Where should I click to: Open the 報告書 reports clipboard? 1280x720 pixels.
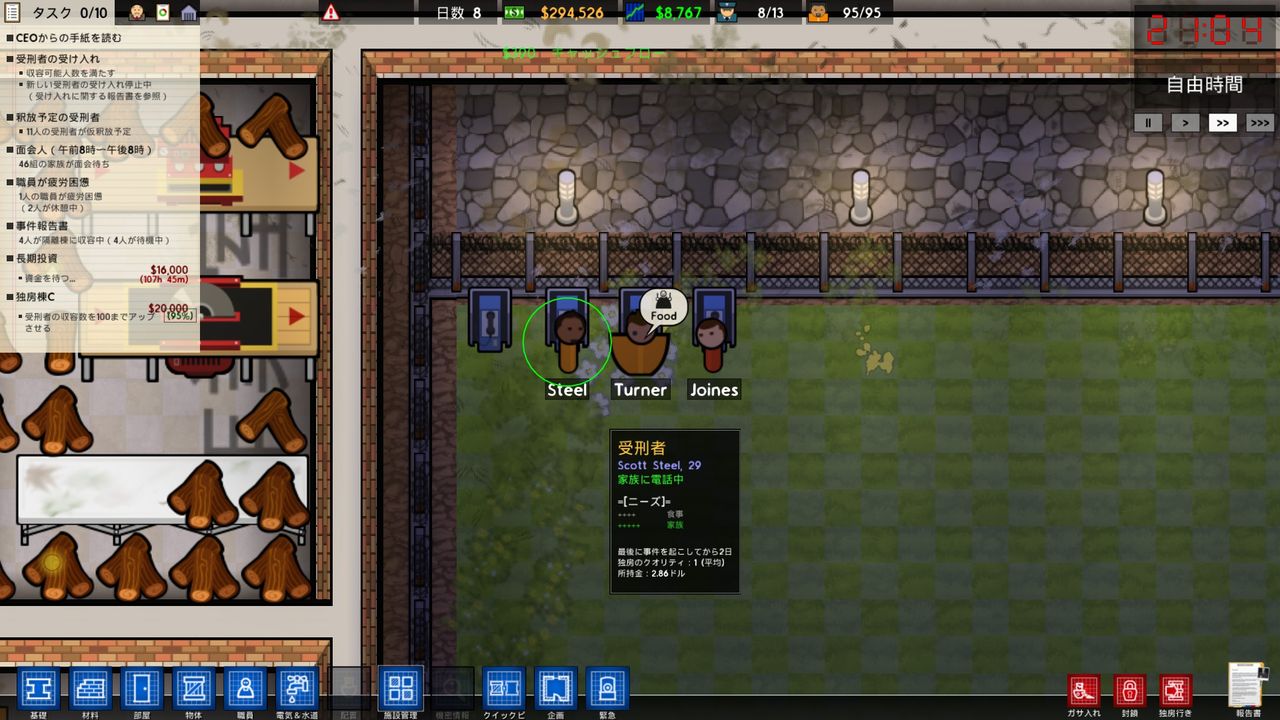click(x=1246, y=690)
